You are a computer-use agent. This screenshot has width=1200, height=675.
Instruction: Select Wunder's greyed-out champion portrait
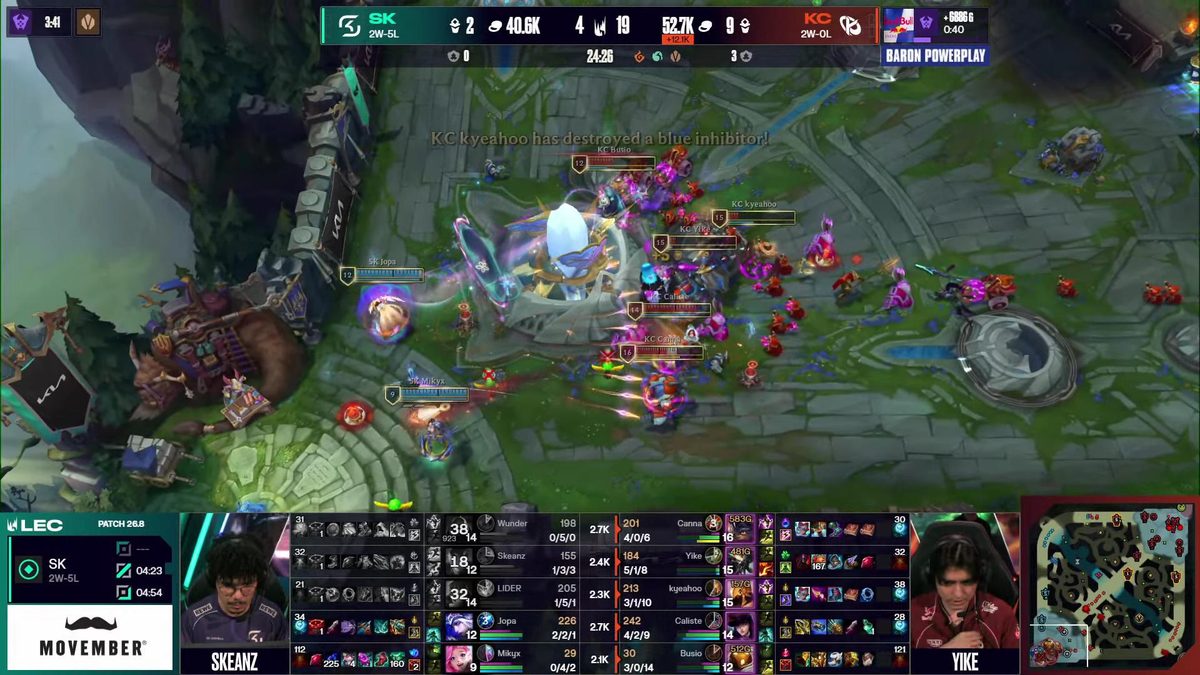pos(459,530)
